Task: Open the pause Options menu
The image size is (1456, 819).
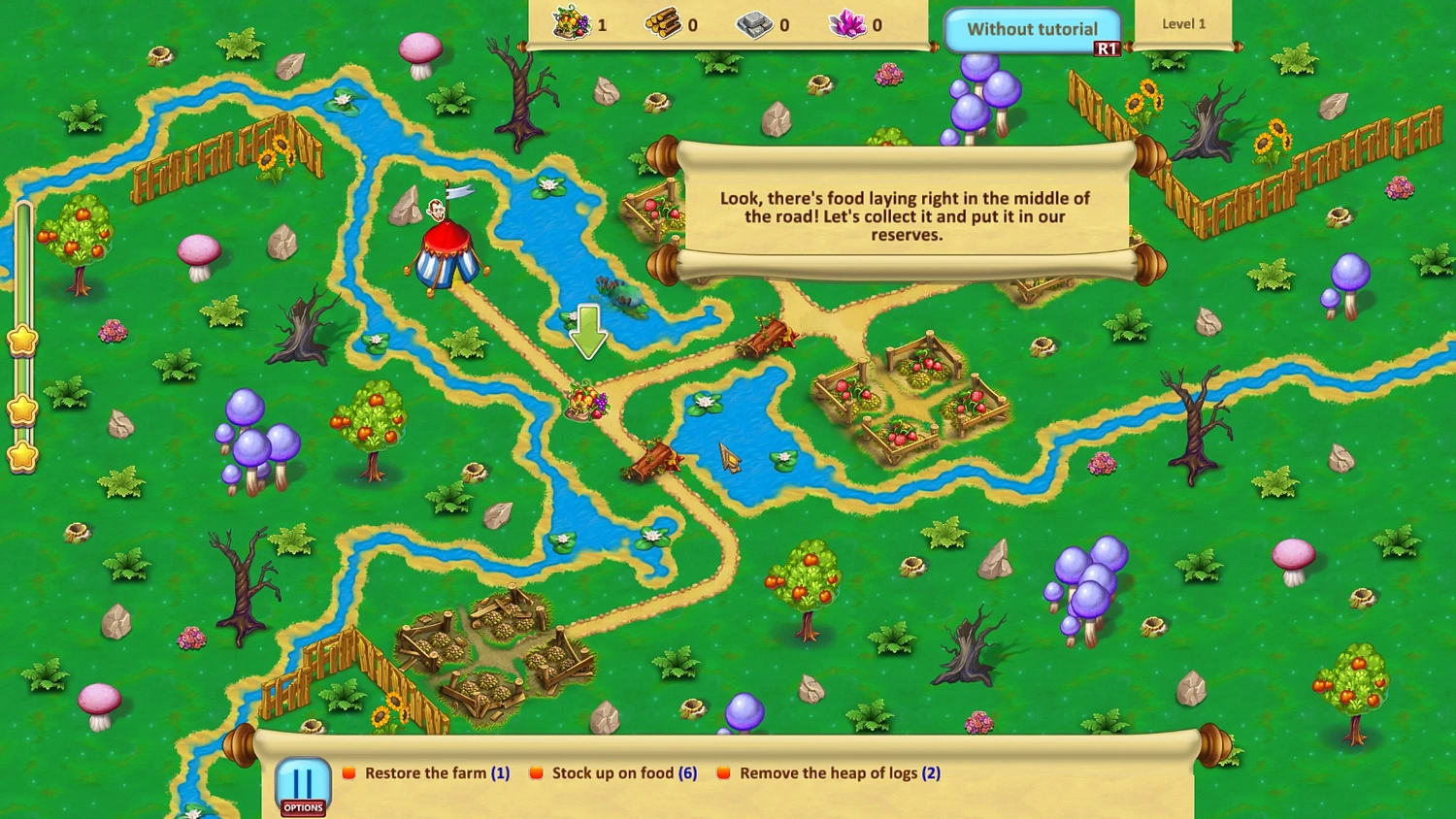Action: pos(302,782)
